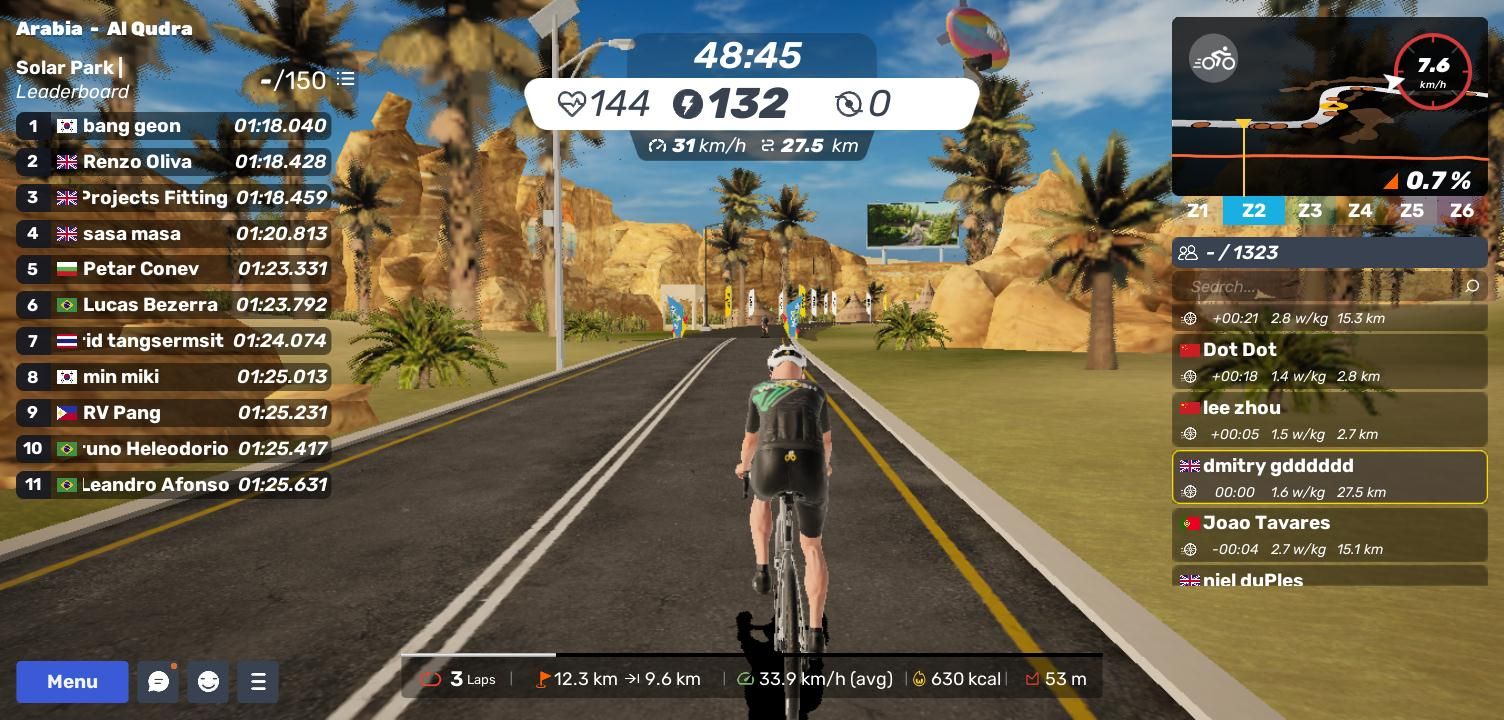The image size is (1504, 720).
Task: Click the Z5 power zone tab
Action: pos(1411,211)
